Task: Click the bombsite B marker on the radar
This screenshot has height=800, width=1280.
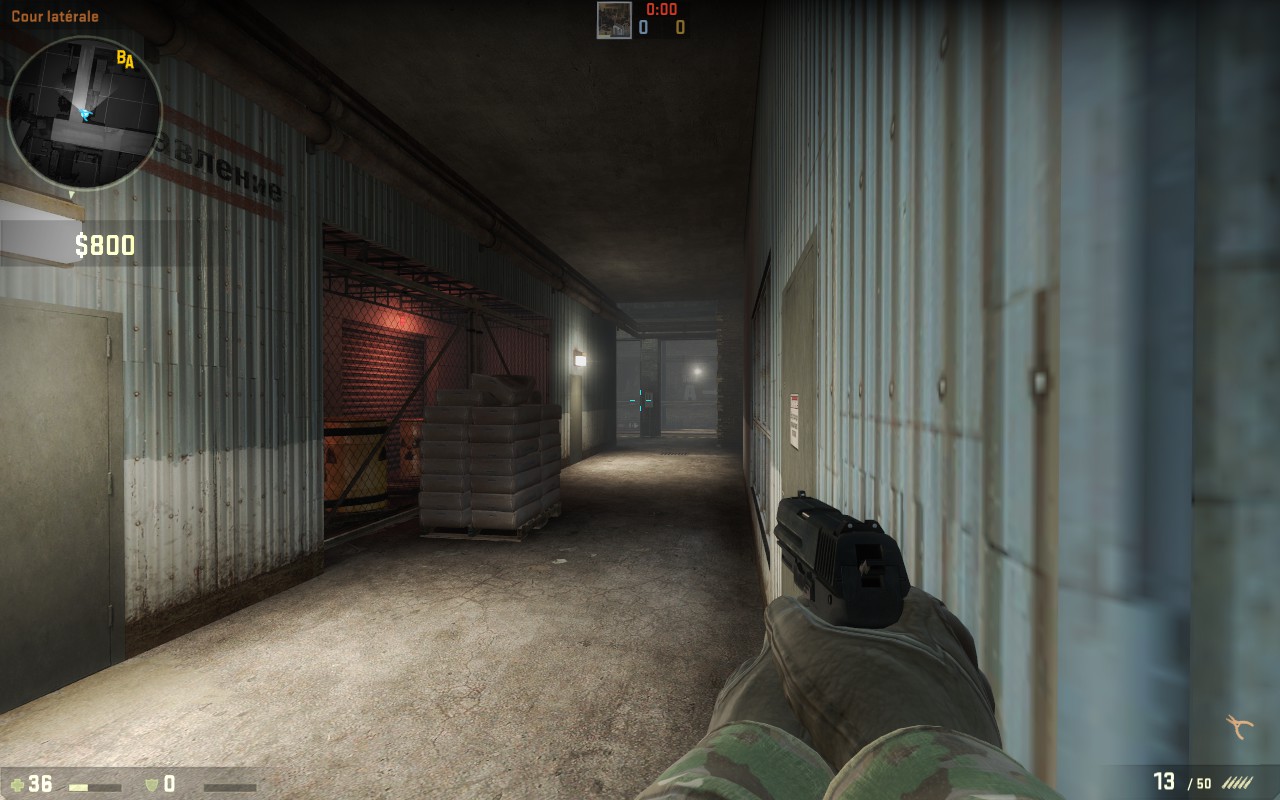Action: (x=120, y=57)
